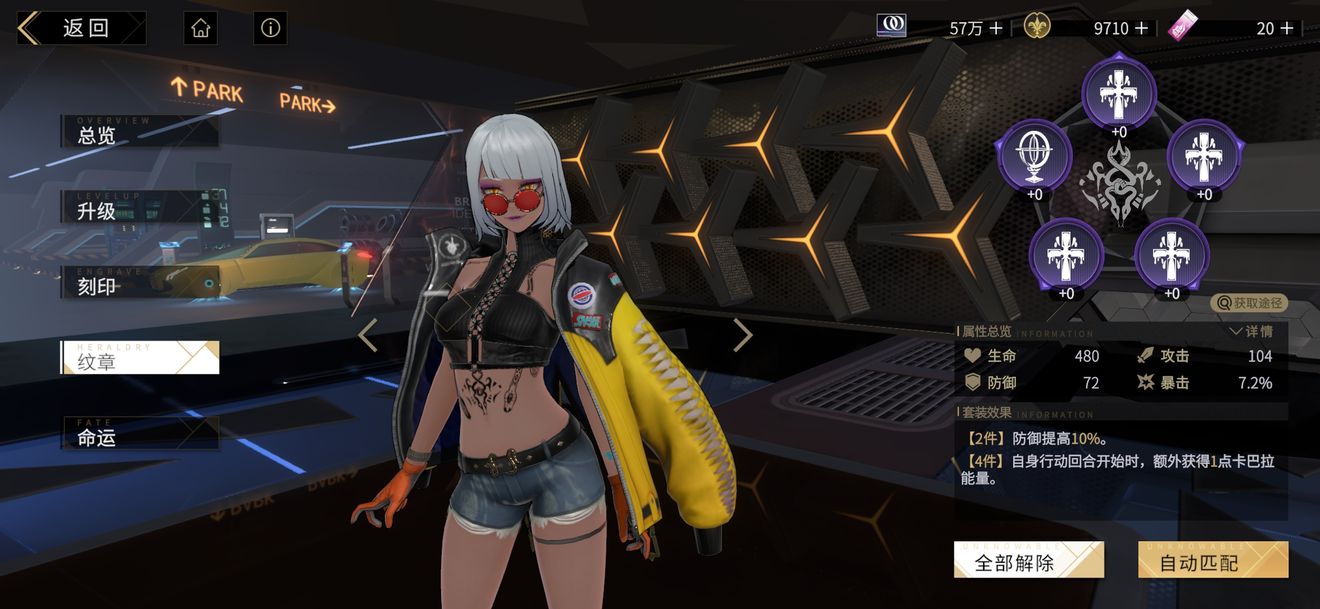Go back using the 返回 button
This screenshot has height=609, width=1320.
pos(80,28)
